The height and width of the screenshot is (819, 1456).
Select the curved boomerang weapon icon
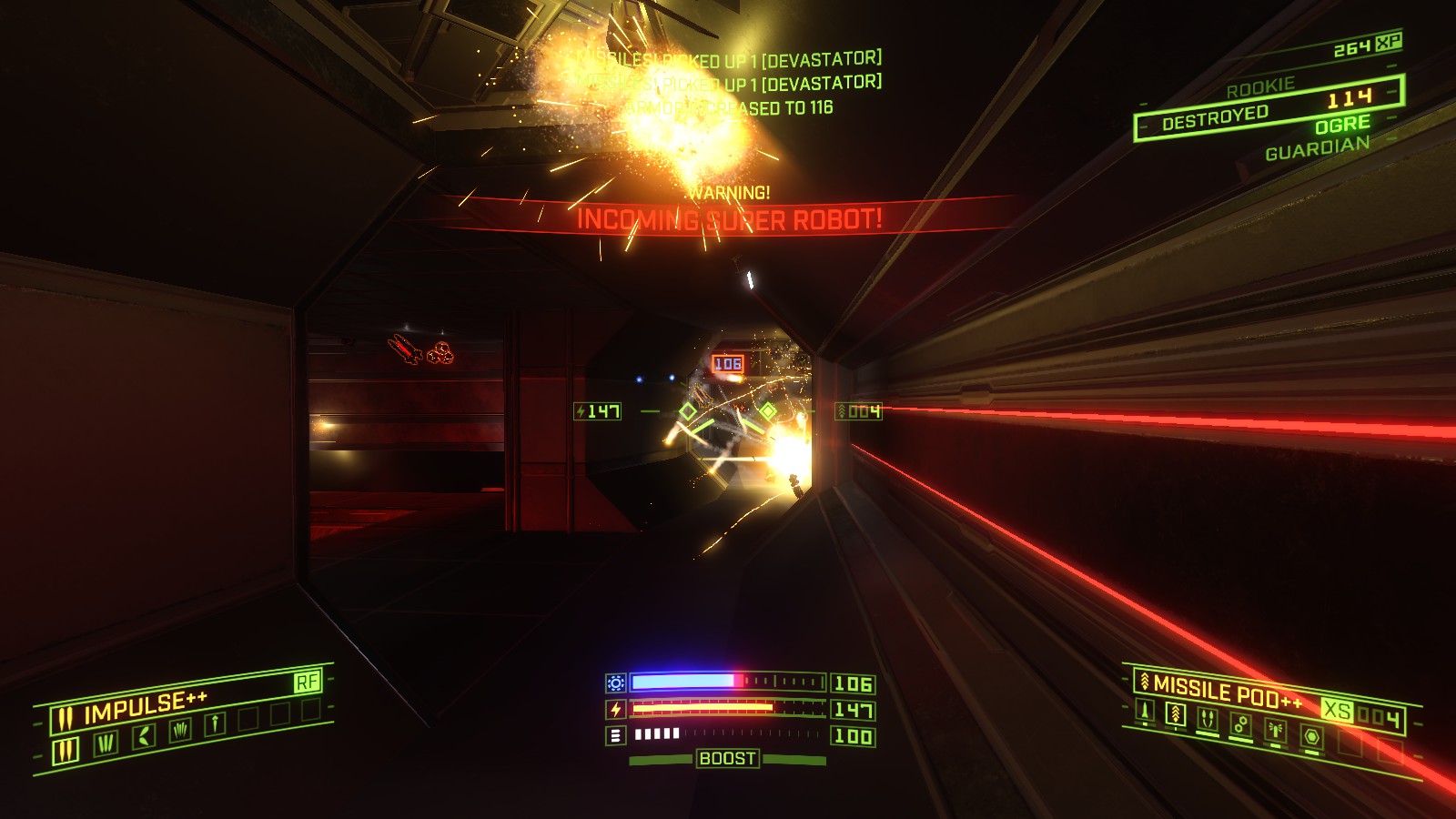(145, 735)
